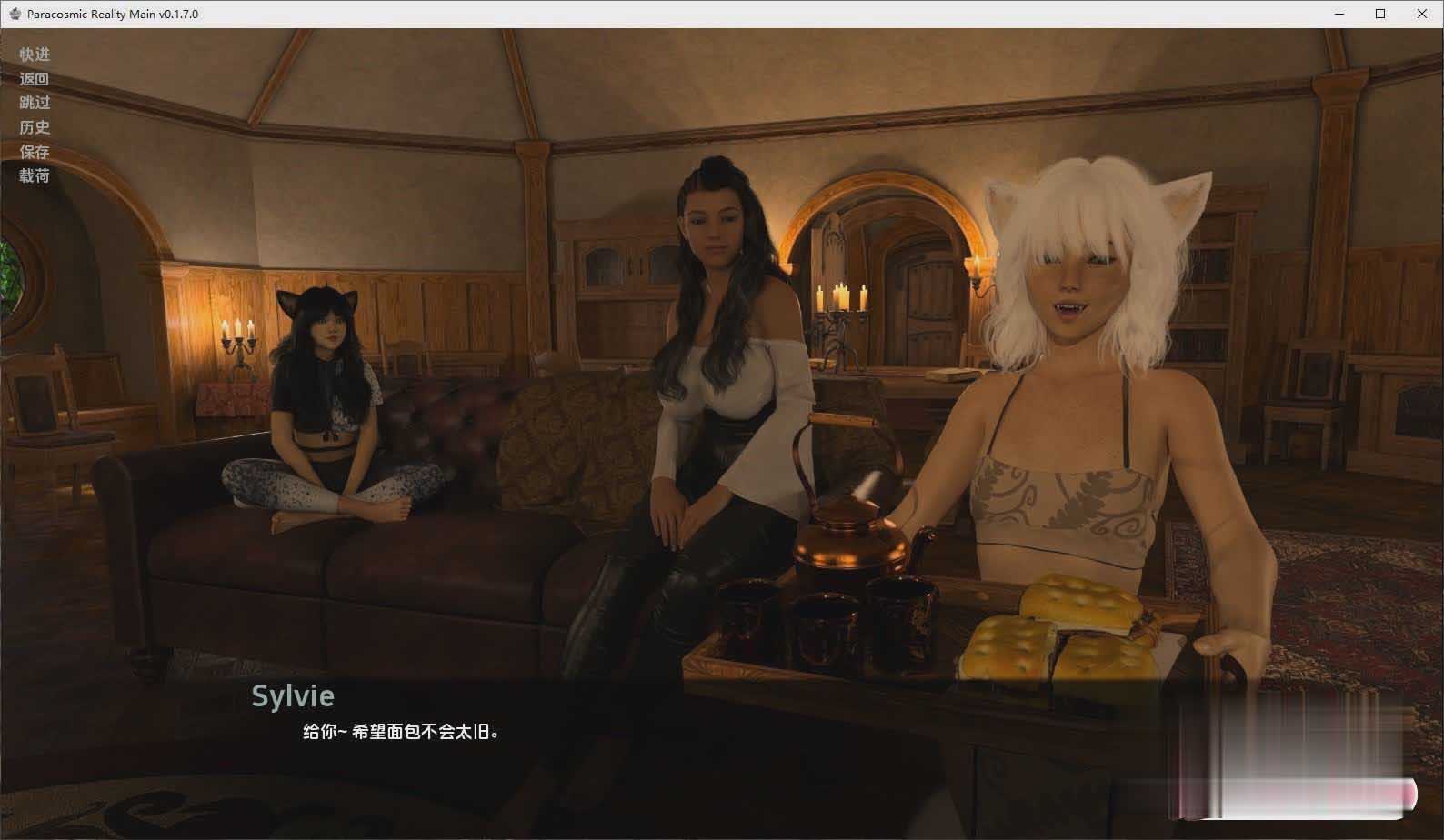Minimize the Paracosmic Reality window
The width and height of the screenshot is (1444, 840).
pos(1338,14)
